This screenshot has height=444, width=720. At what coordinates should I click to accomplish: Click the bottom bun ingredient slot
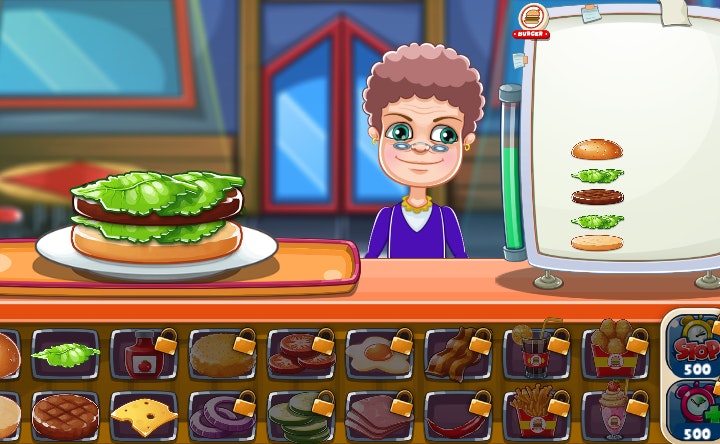(x=6, y=415)
